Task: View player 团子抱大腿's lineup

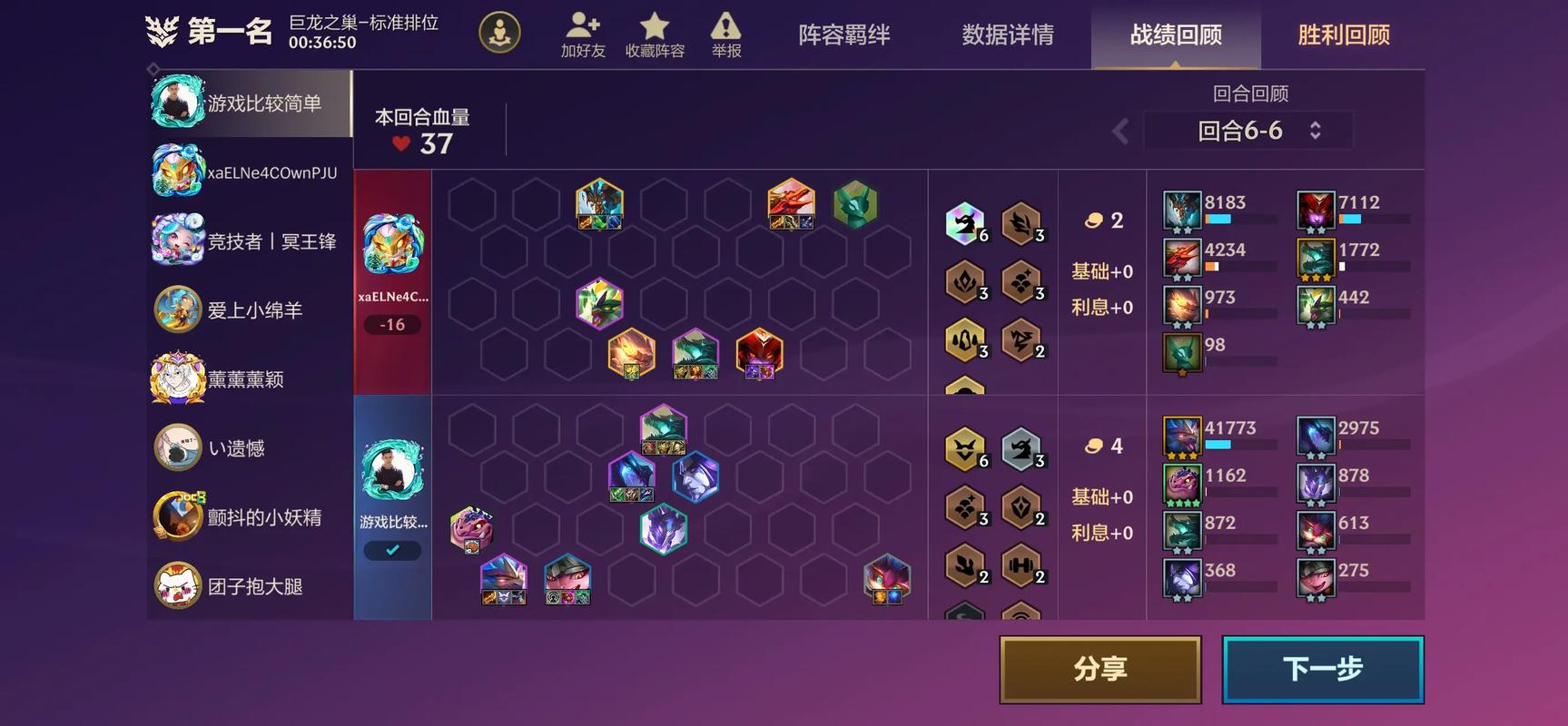Action: click(249, 586)
